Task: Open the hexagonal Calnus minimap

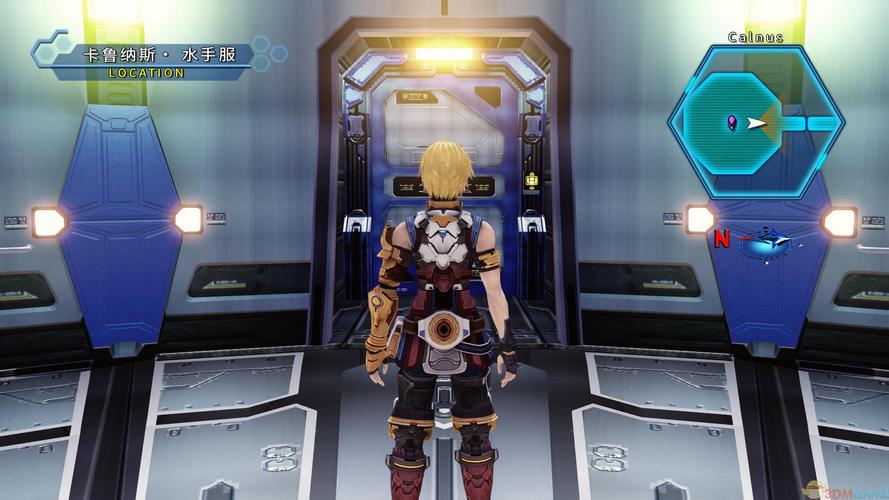Action: pos(756,122)
